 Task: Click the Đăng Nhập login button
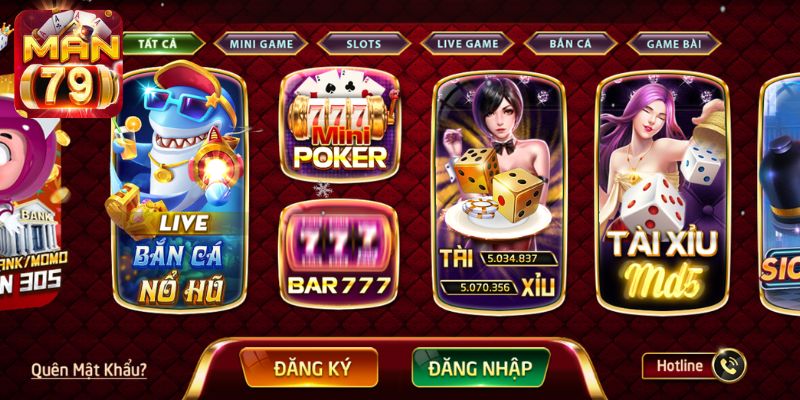click(x=480, y=367)
